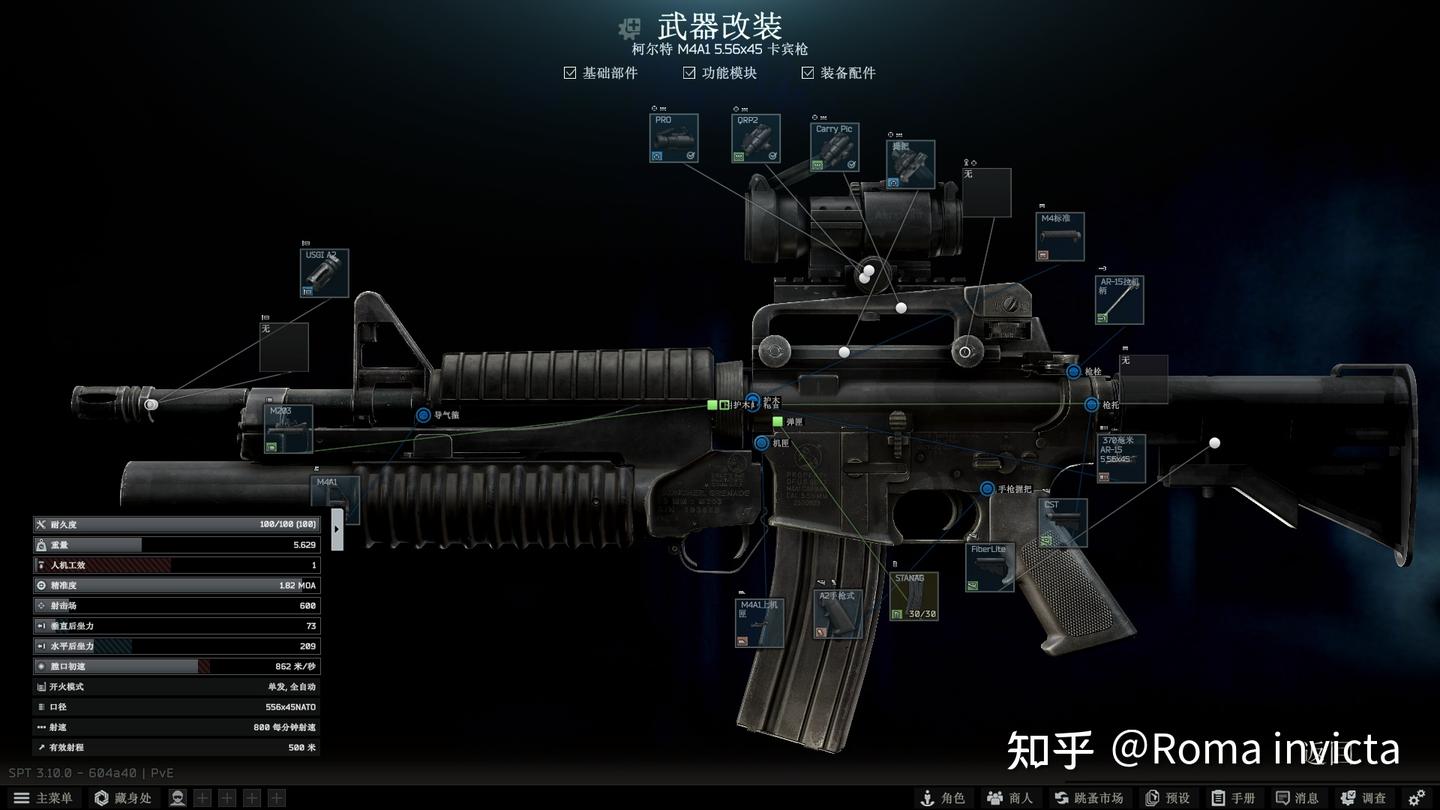1440x810 pixels.
Task: Uncheck the 基础部件 filter checkbox
Action: pos(568,72)
